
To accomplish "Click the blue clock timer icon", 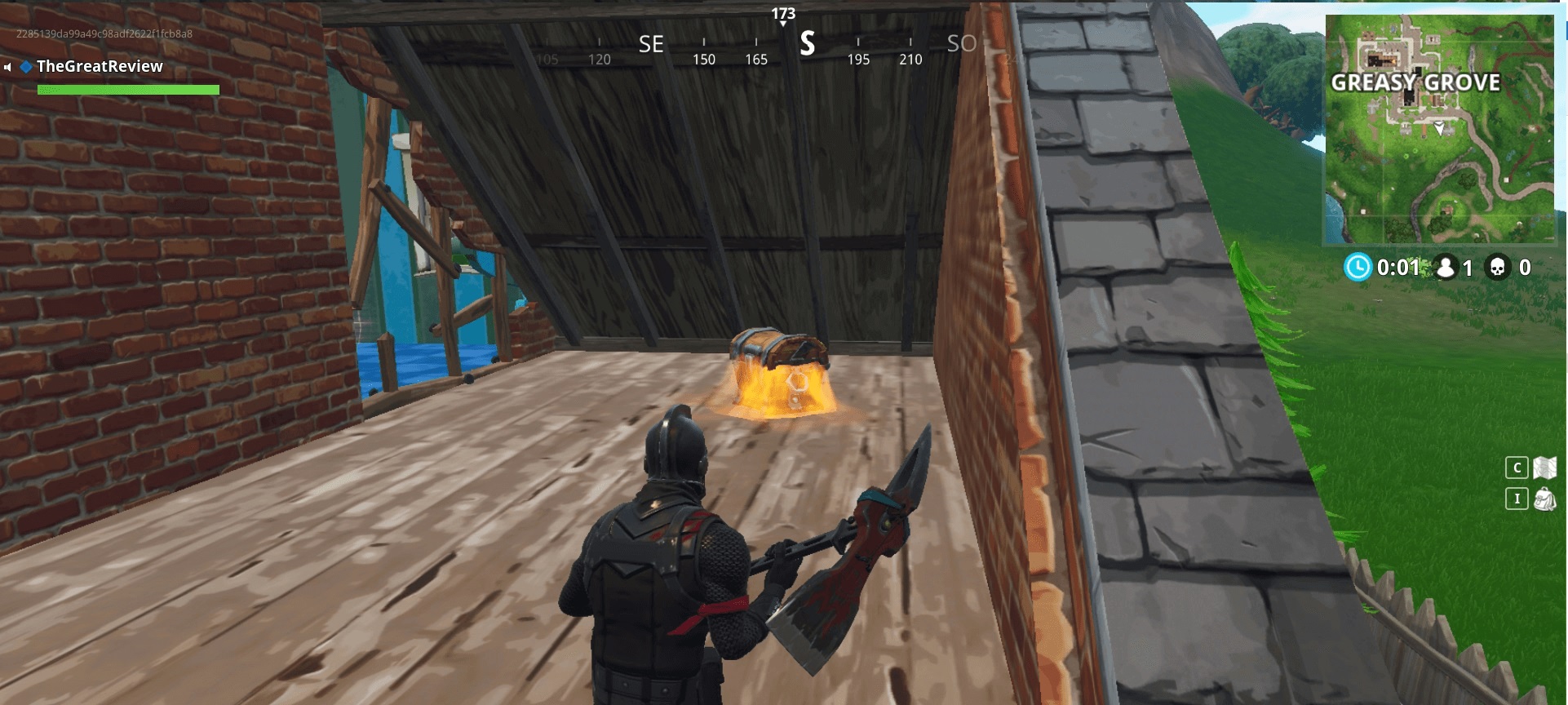I will click(x=1357, y=267).
